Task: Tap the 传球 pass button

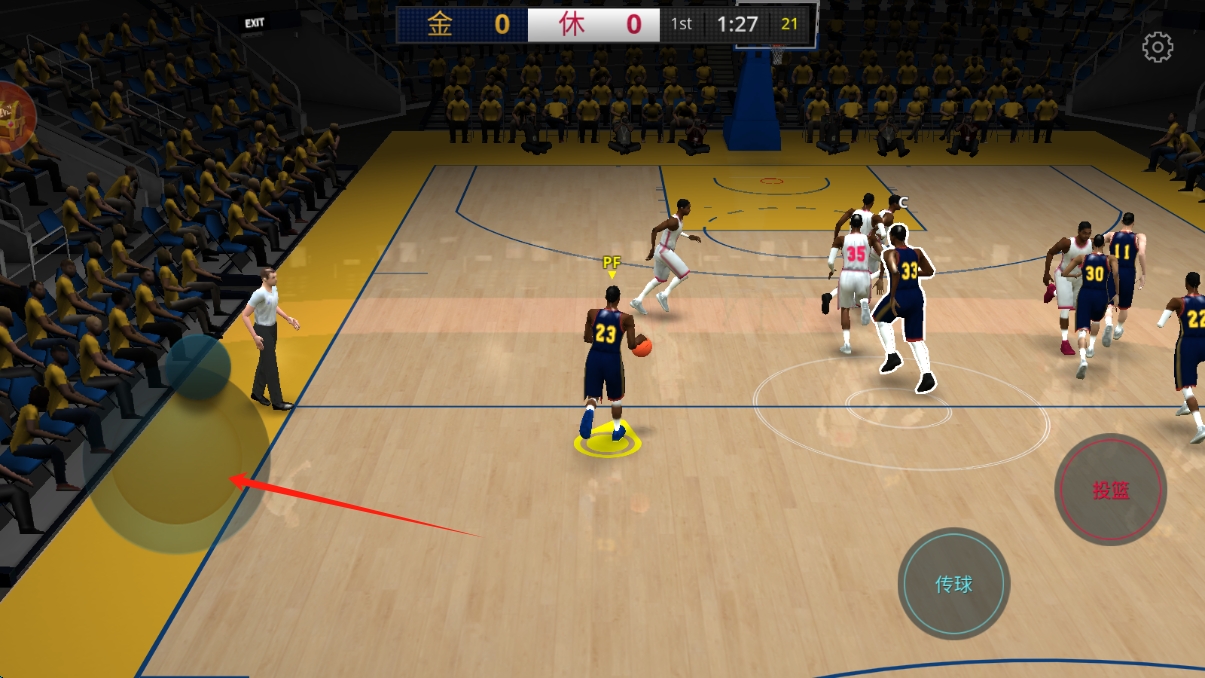Action: 953,584
